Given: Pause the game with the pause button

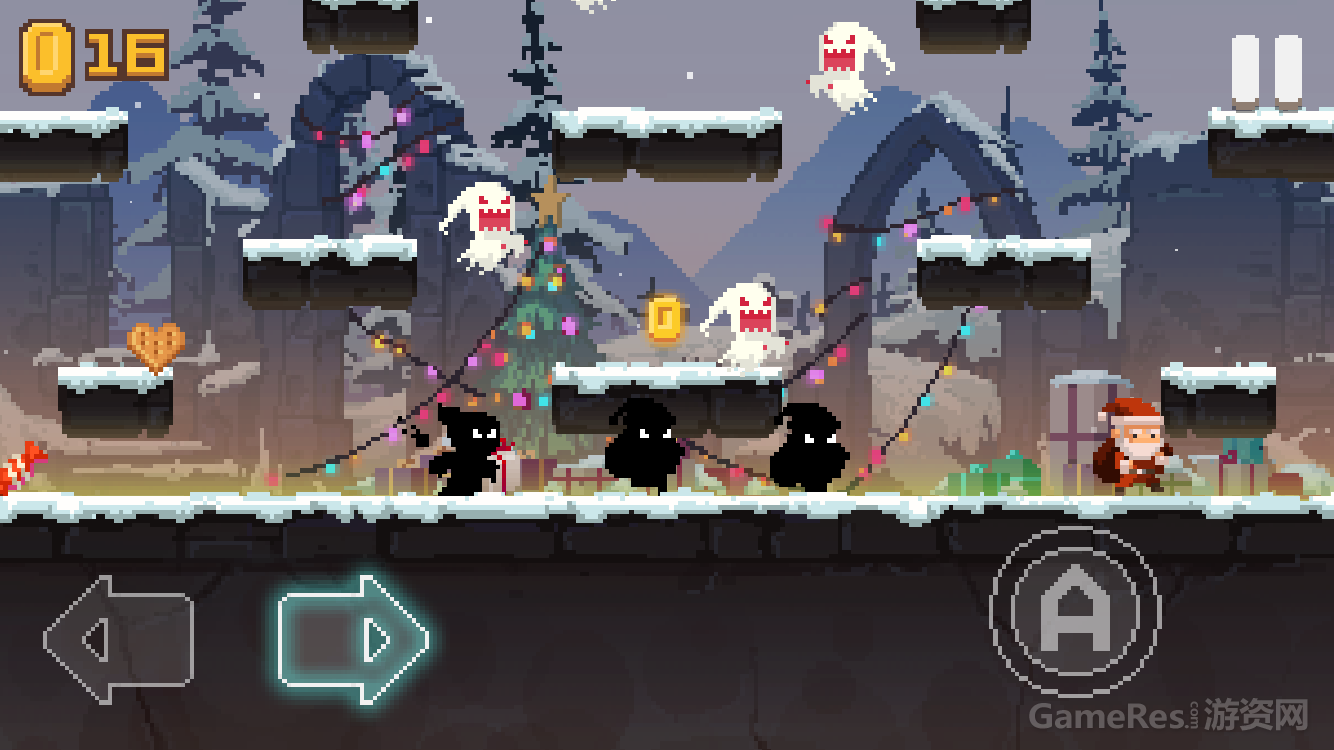Looking at the screenshot, I should pos(1266,71).
